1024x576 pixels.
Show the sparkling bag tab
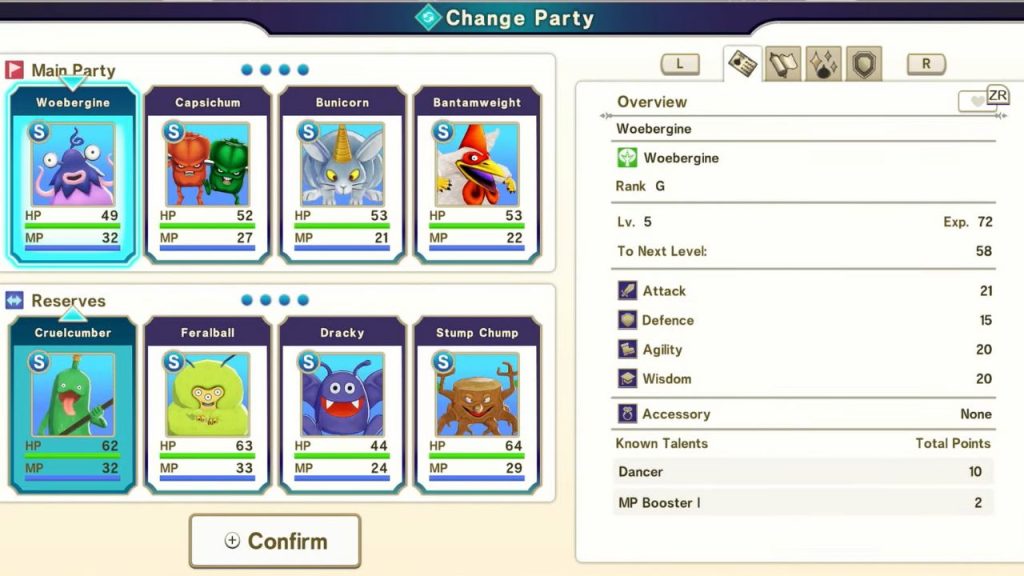pyautogui.click(x=823, y=64)
